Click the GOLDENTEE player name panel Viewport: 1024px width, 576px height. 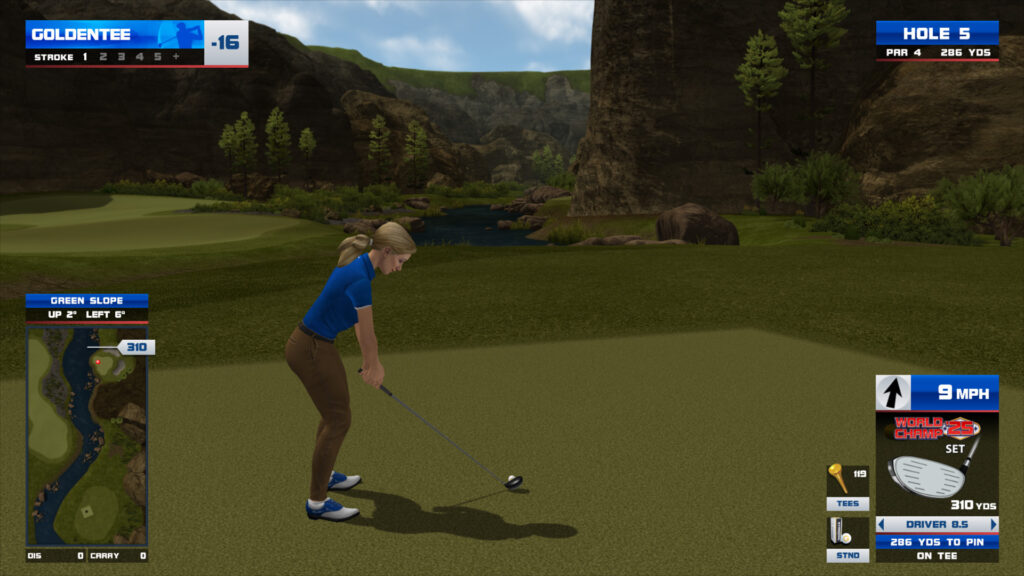pyautogui.click(x=116, y=35)
